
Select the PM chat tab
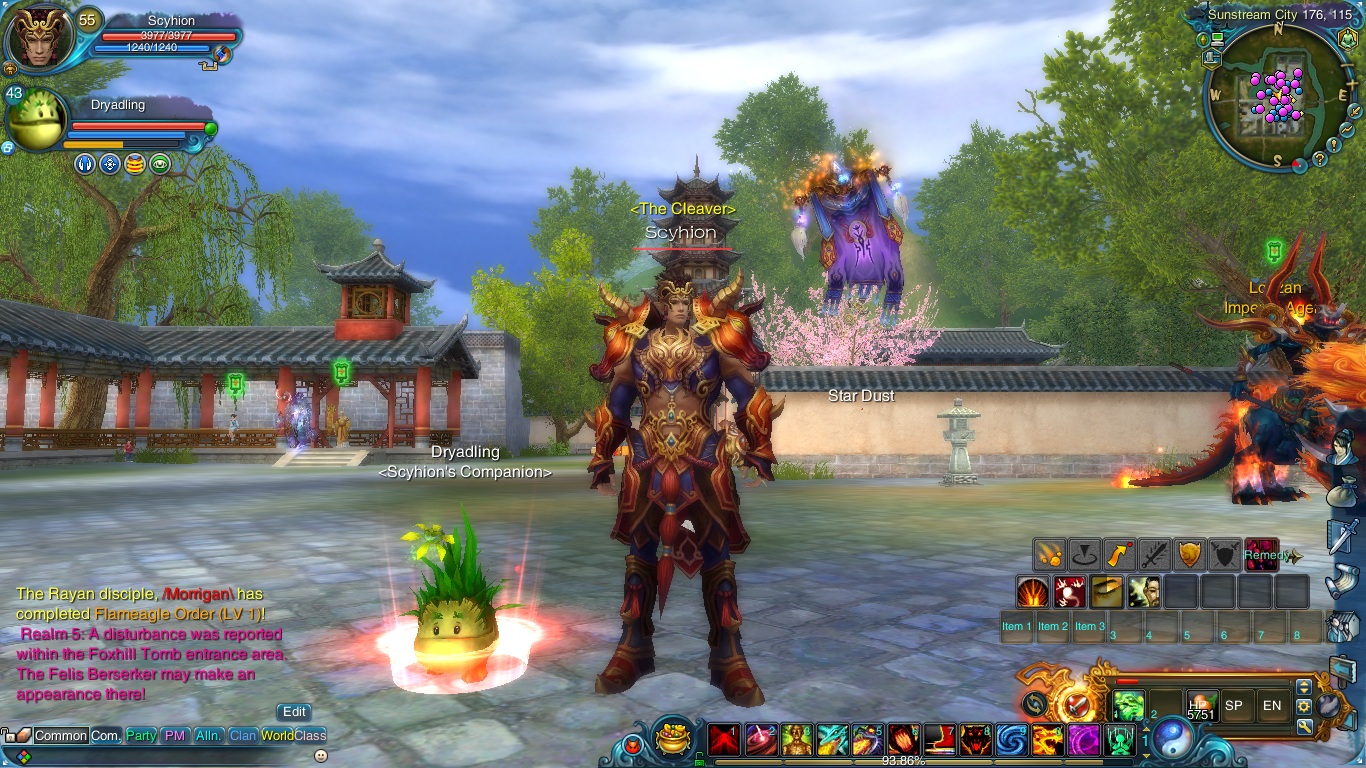click(175, 735)
